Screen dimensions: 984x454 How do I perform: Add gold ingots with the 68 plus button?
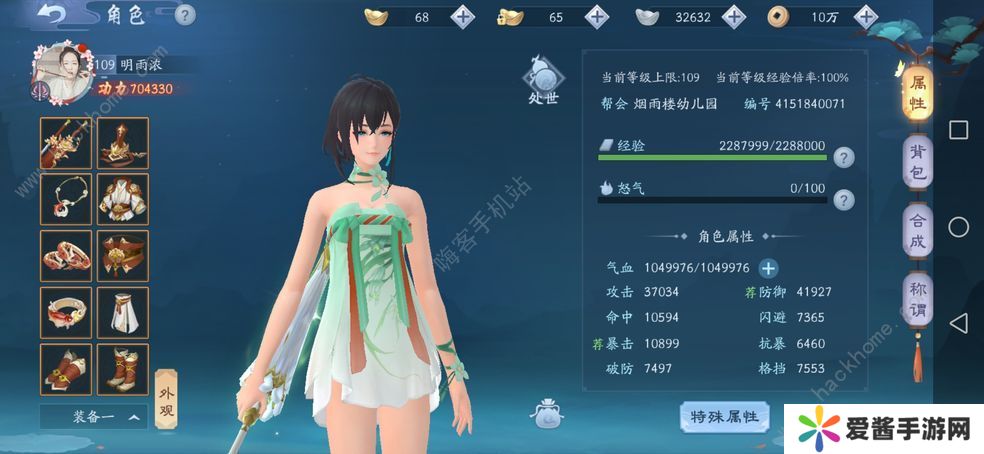(x=463, y=16)
